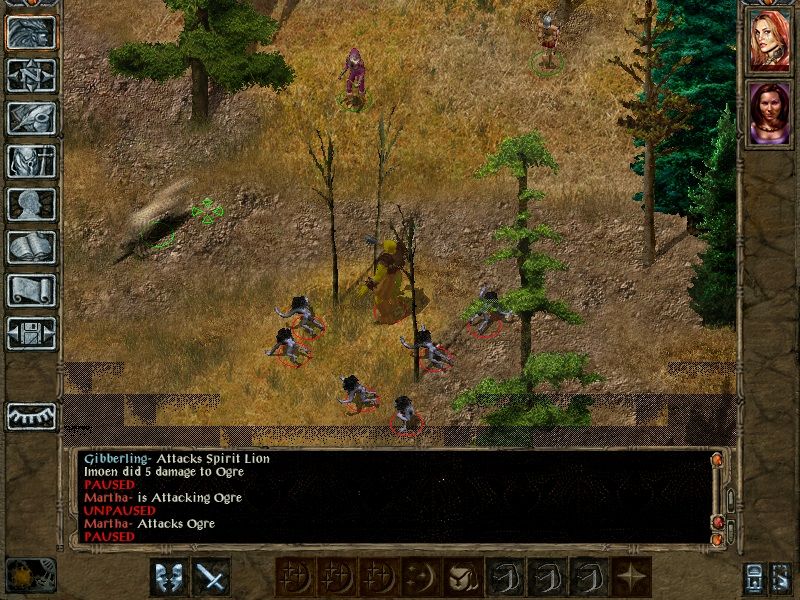Choose the sword attack action

point(210,577)
